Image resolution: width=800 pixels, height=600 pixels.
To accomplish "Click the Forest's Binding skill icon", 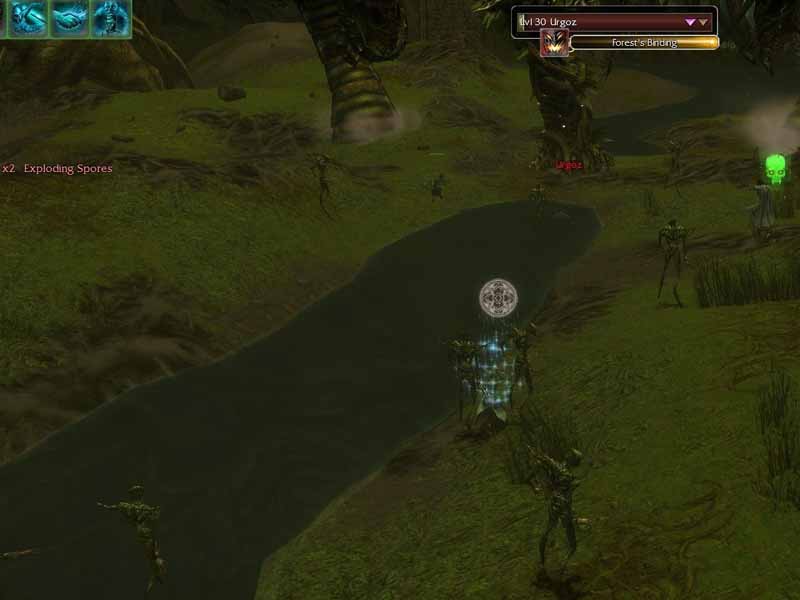I will coord(553,43).
